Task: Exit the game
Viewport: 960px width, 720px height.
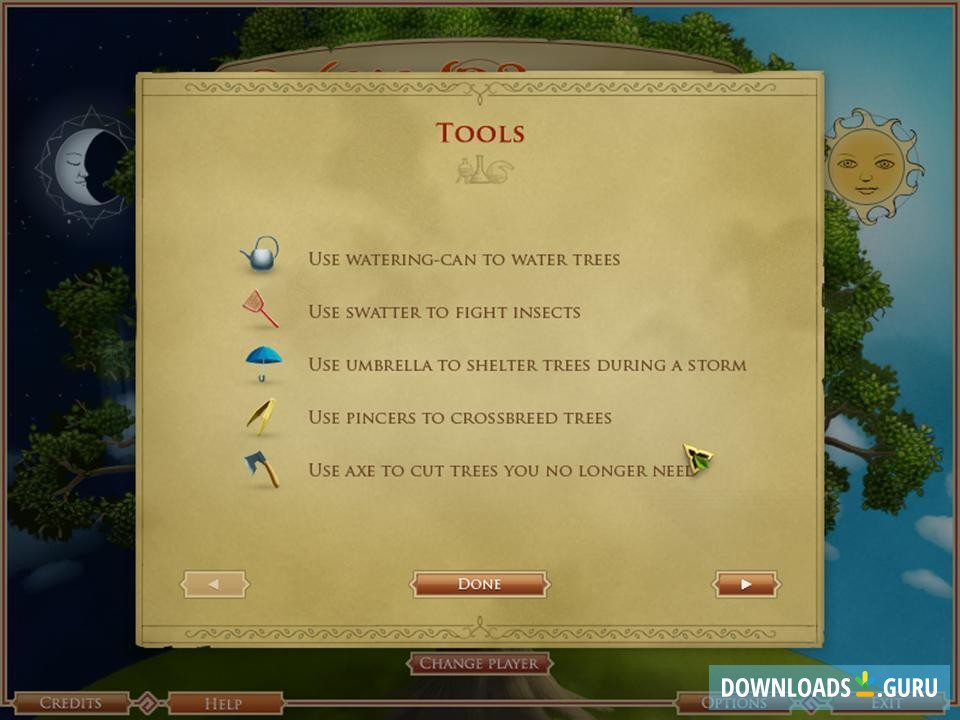Action: coord(886,705)
